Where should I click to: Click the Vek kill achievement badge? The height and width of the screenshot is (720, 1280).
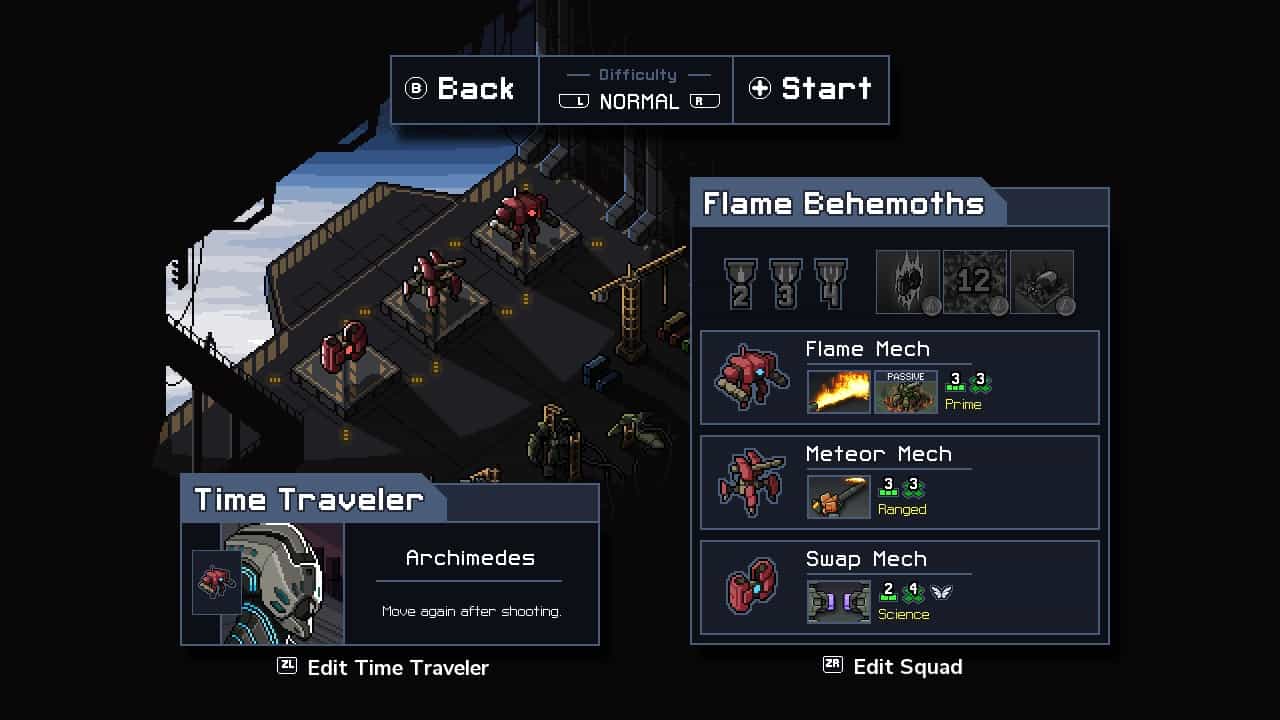908,281
